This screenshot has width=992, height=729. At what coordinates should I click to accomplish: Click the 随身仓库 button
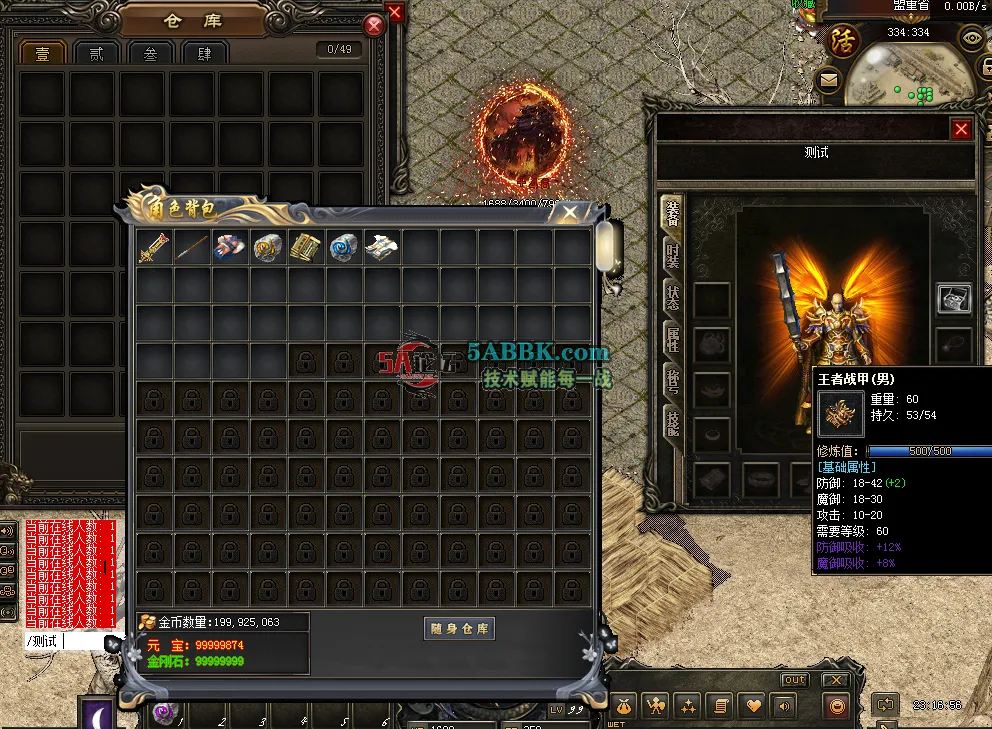click(460, 628)
